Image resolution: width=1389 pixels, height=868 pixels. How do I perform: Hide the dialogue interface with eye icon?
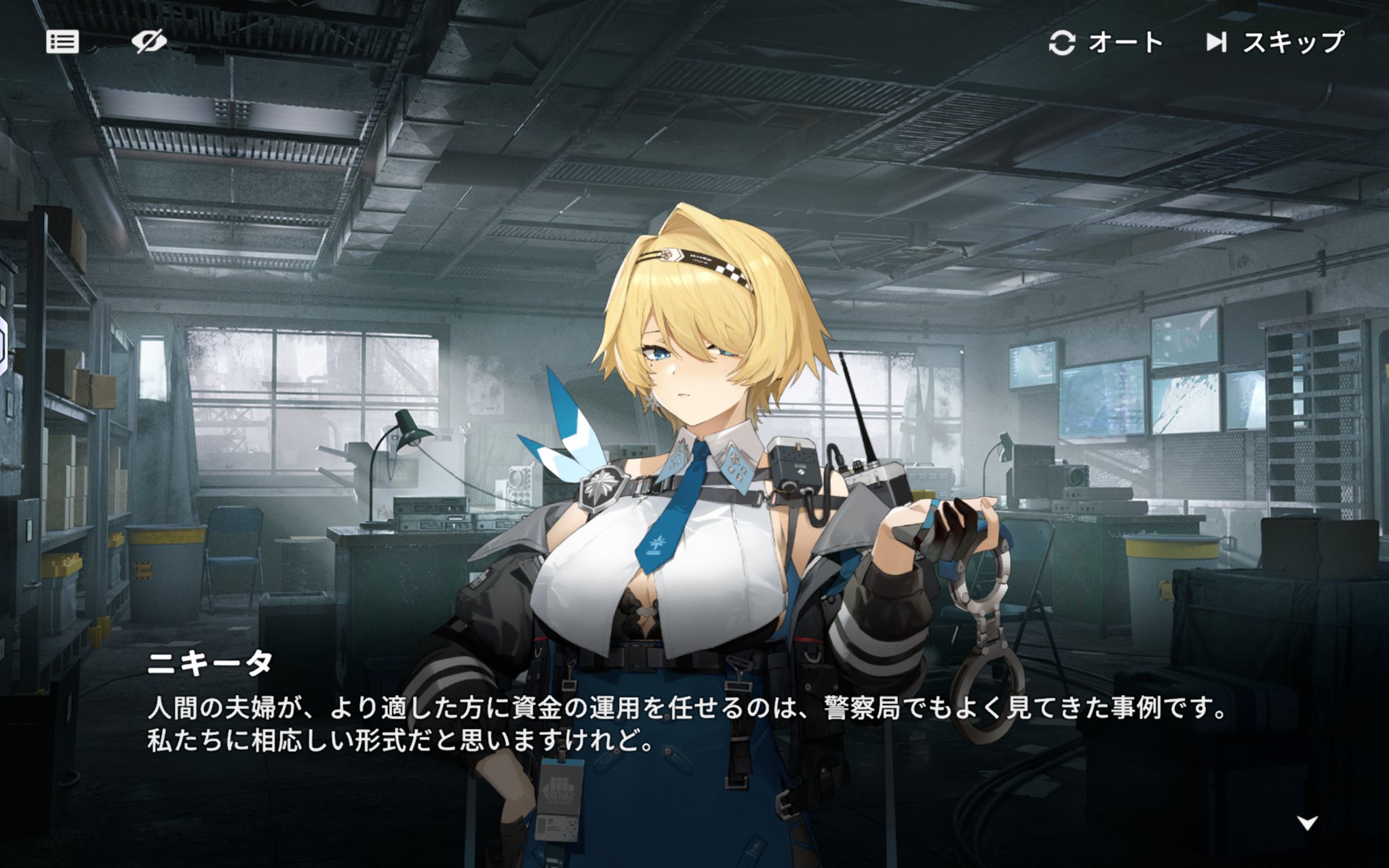click(149, 42)
